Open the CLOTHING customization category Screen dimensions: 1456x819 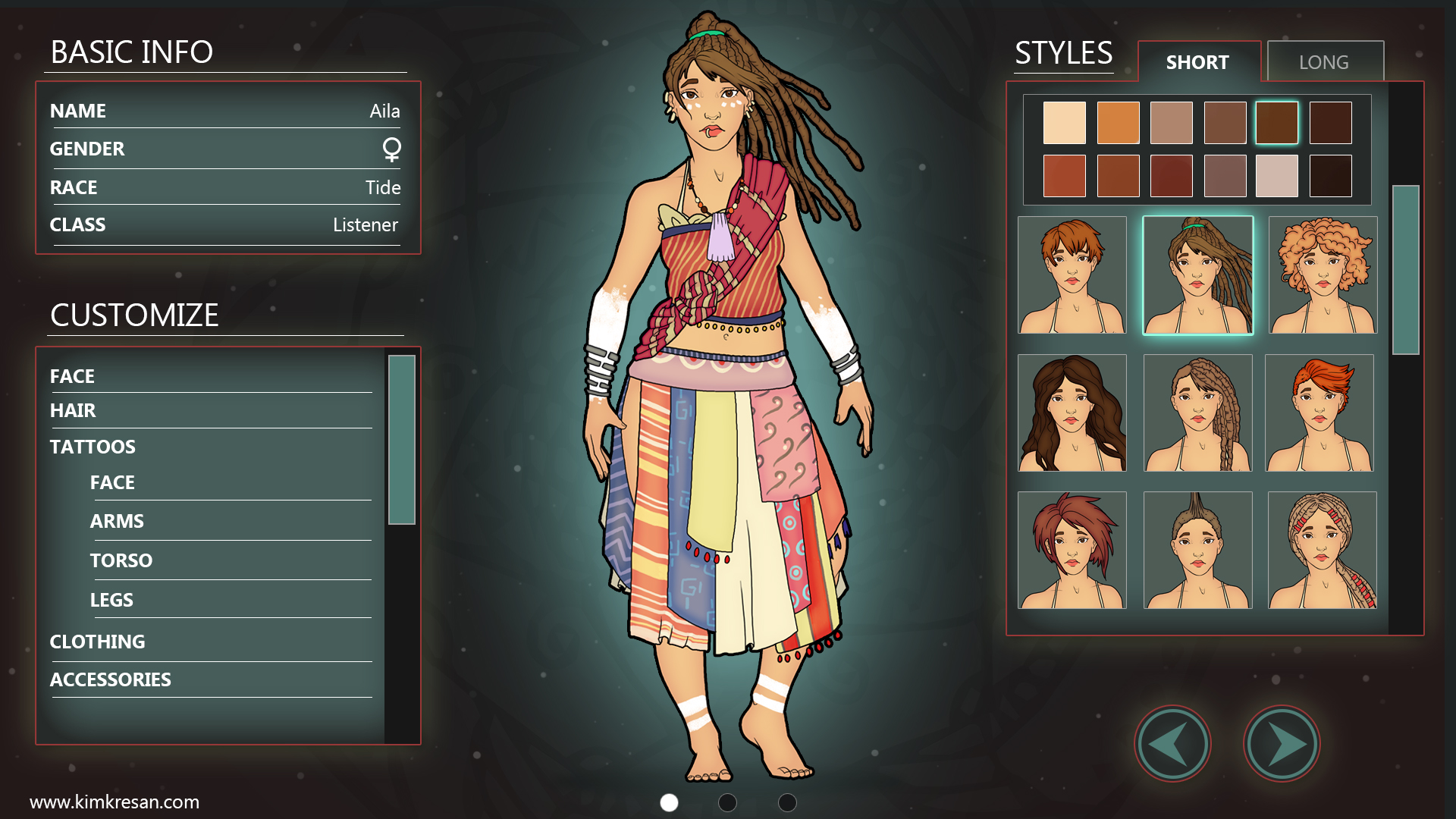click(x=98, y=642)
